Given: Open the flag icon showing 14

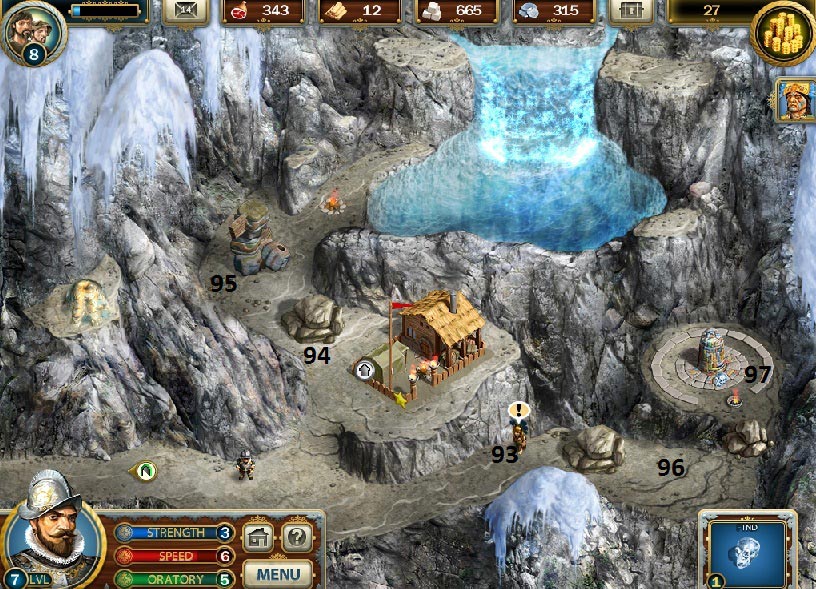Looking at the screenshot, I should [186, 10].
